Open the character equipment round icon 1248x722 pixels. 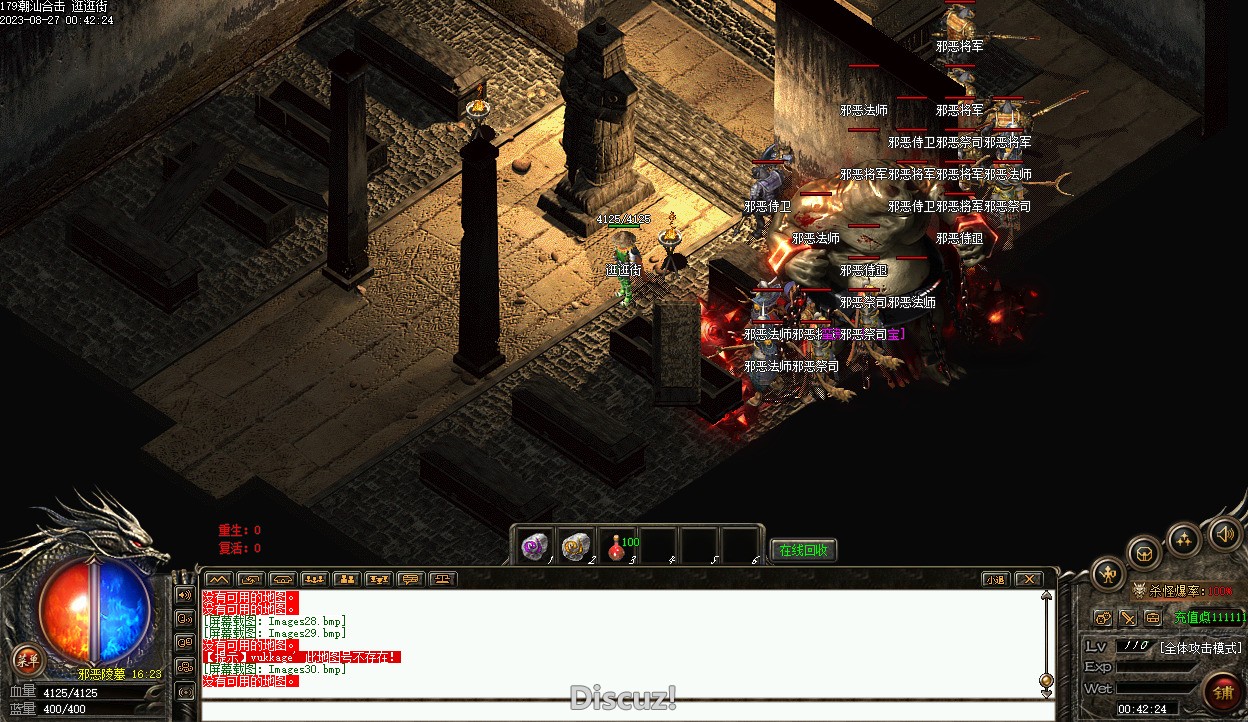(x=1108, y=574)
